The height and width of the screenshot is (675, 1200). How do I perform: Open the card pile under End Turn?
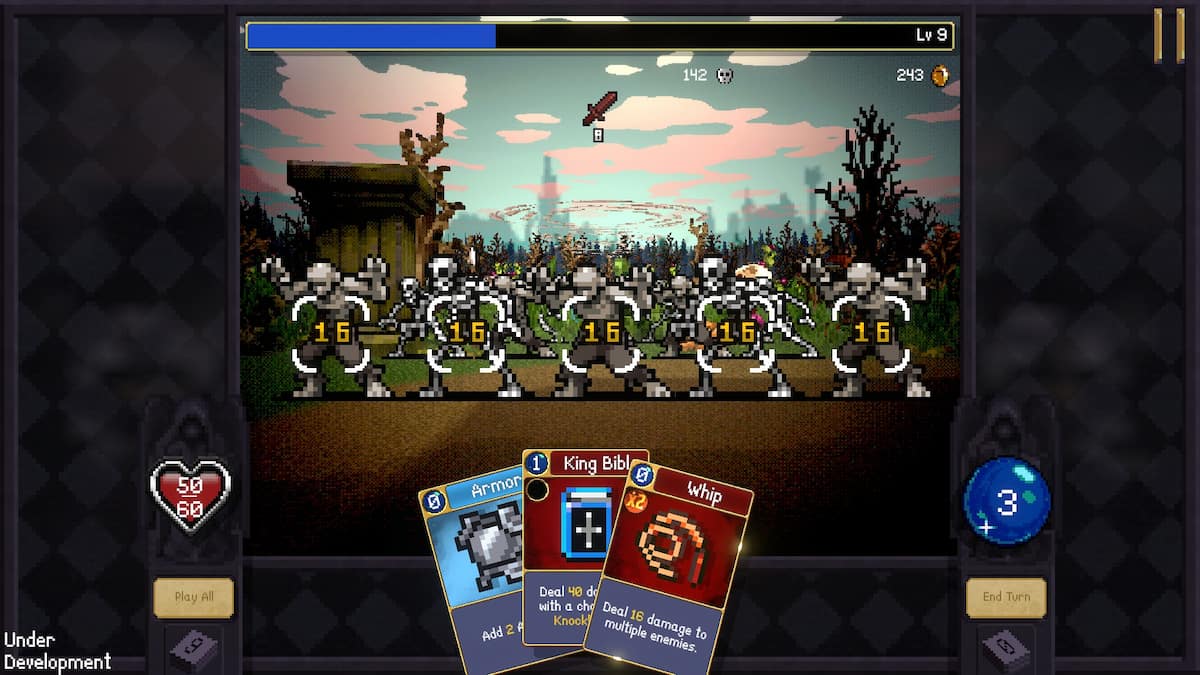(x=1005, y=650)
